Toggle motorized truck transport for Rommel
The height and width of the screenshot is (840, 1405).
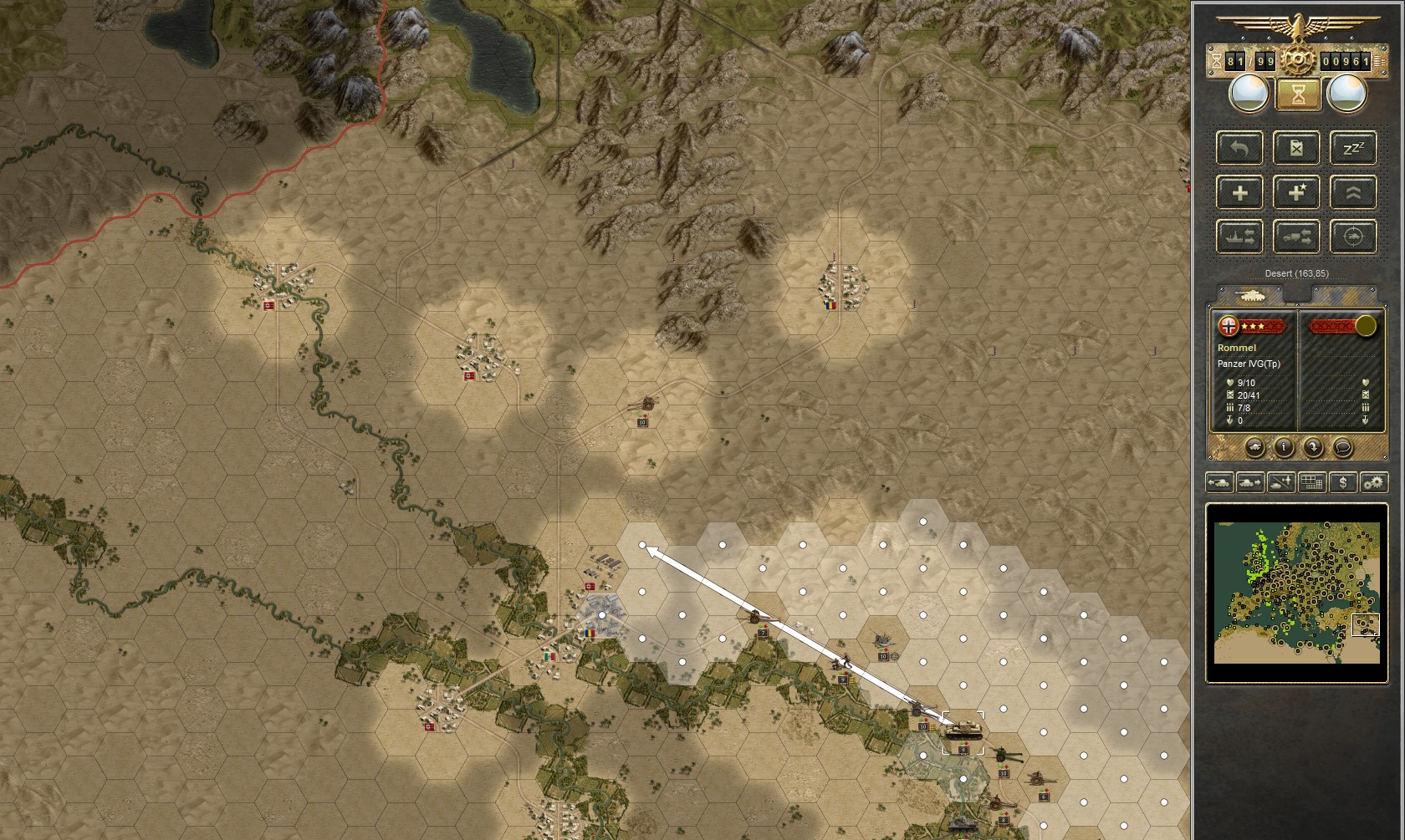point(1295,237)
